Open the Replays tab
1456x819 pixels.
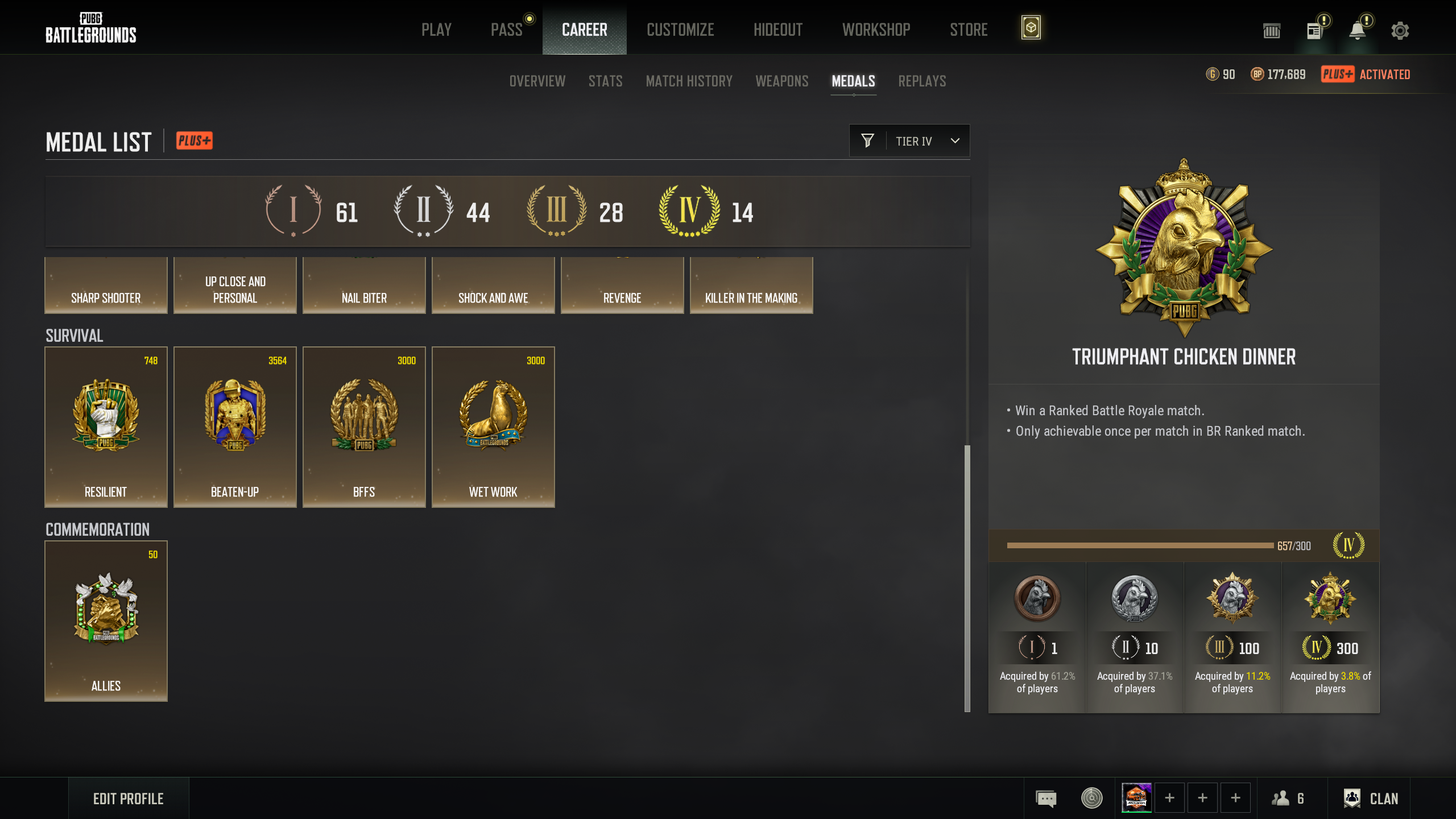[x=922, y=81]
